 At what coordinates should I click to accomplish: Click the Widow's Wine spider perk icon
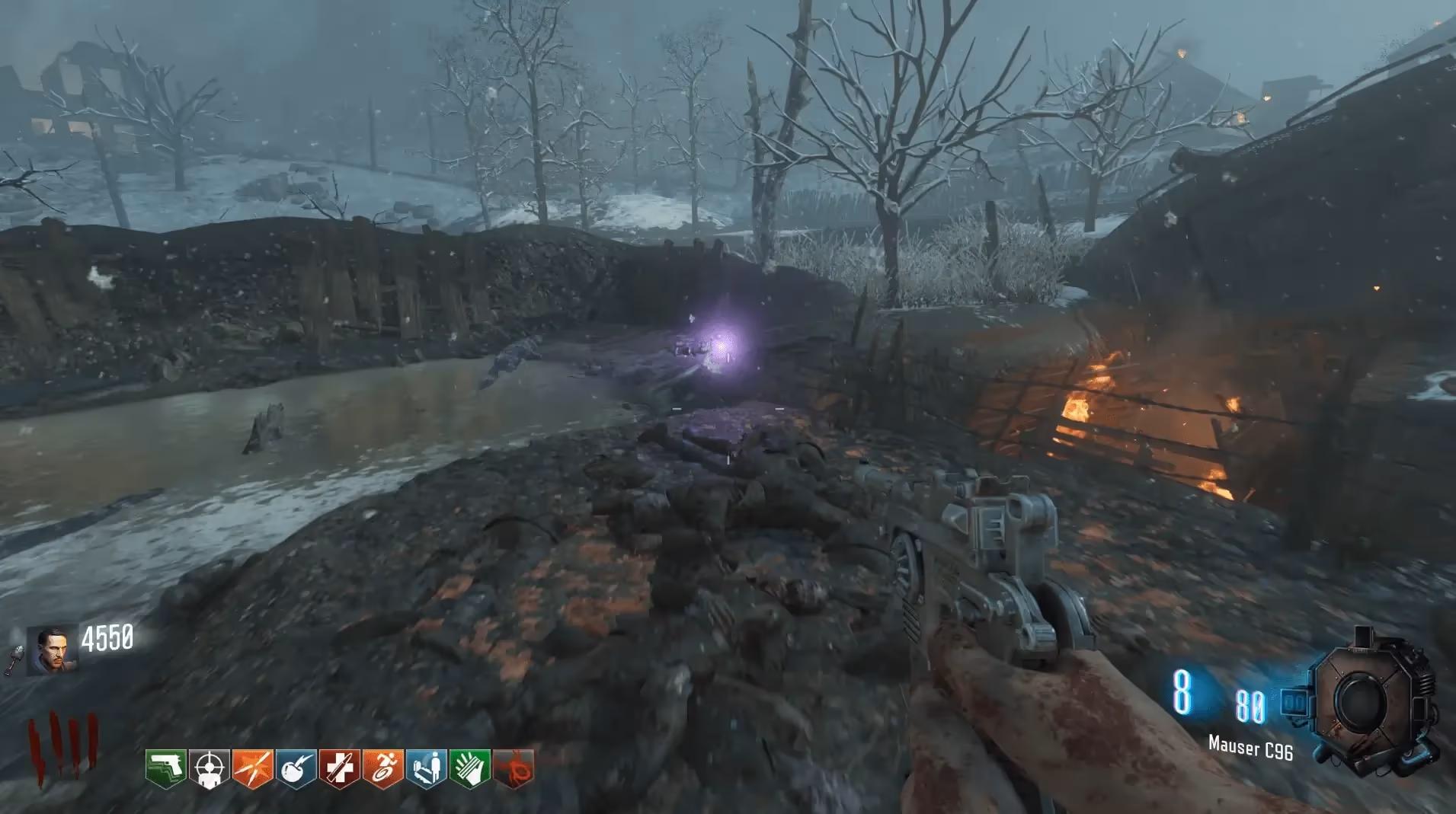click(x=514, y=768)
